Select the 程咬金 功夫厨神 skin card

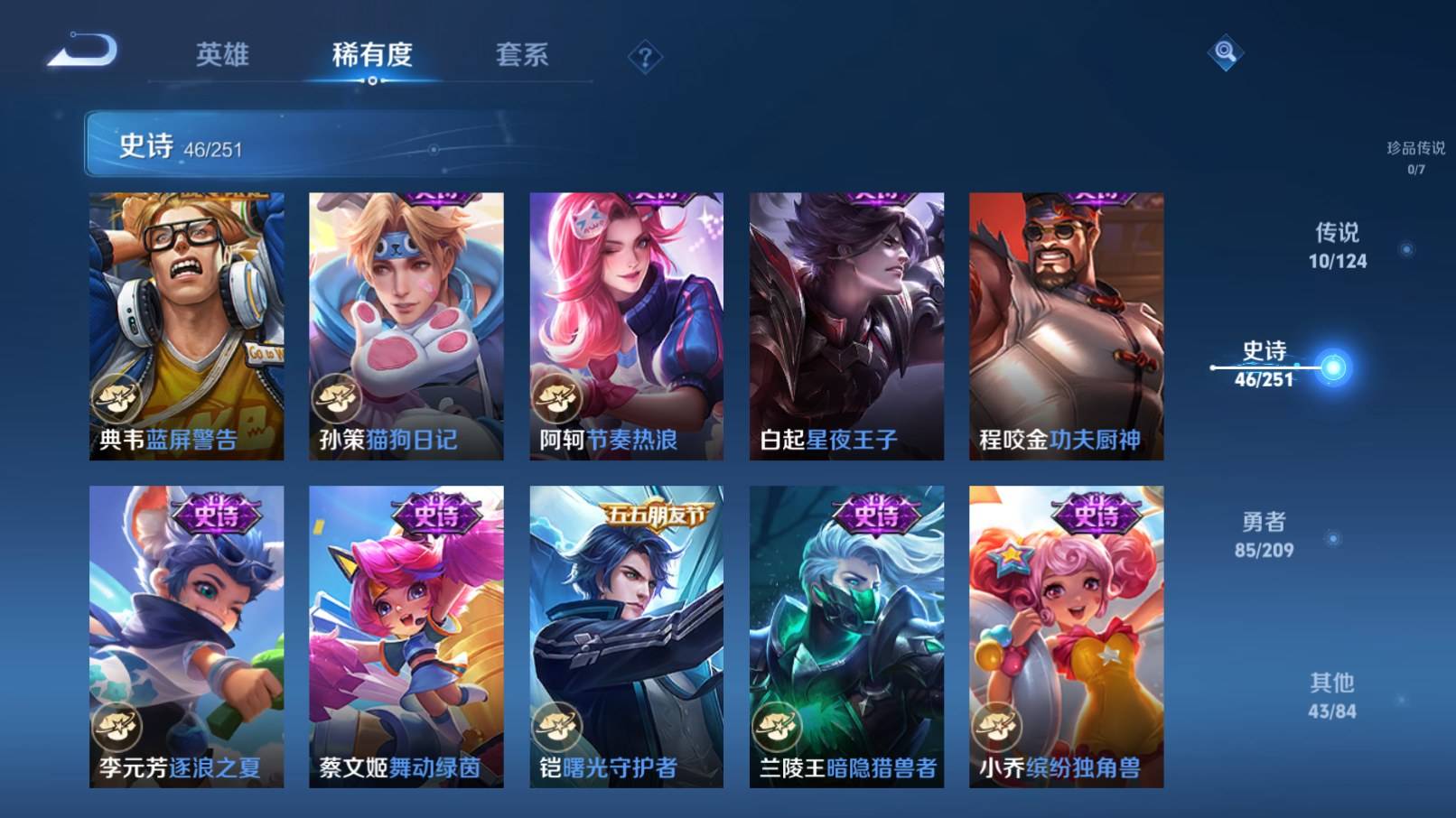coord(1066,326)
